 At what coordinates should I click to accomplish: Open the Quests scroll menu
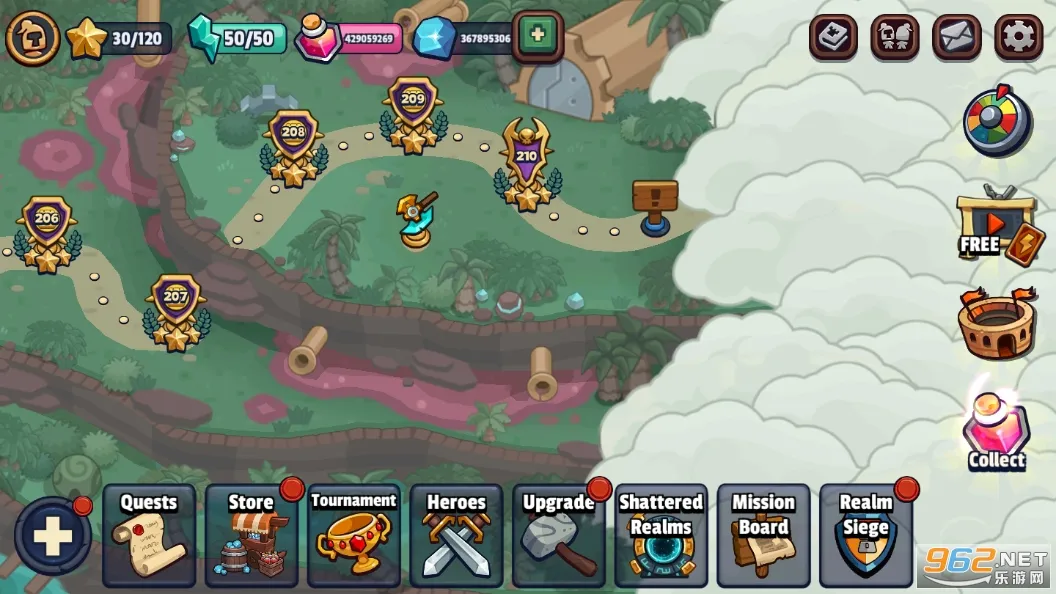coord(148,535)
